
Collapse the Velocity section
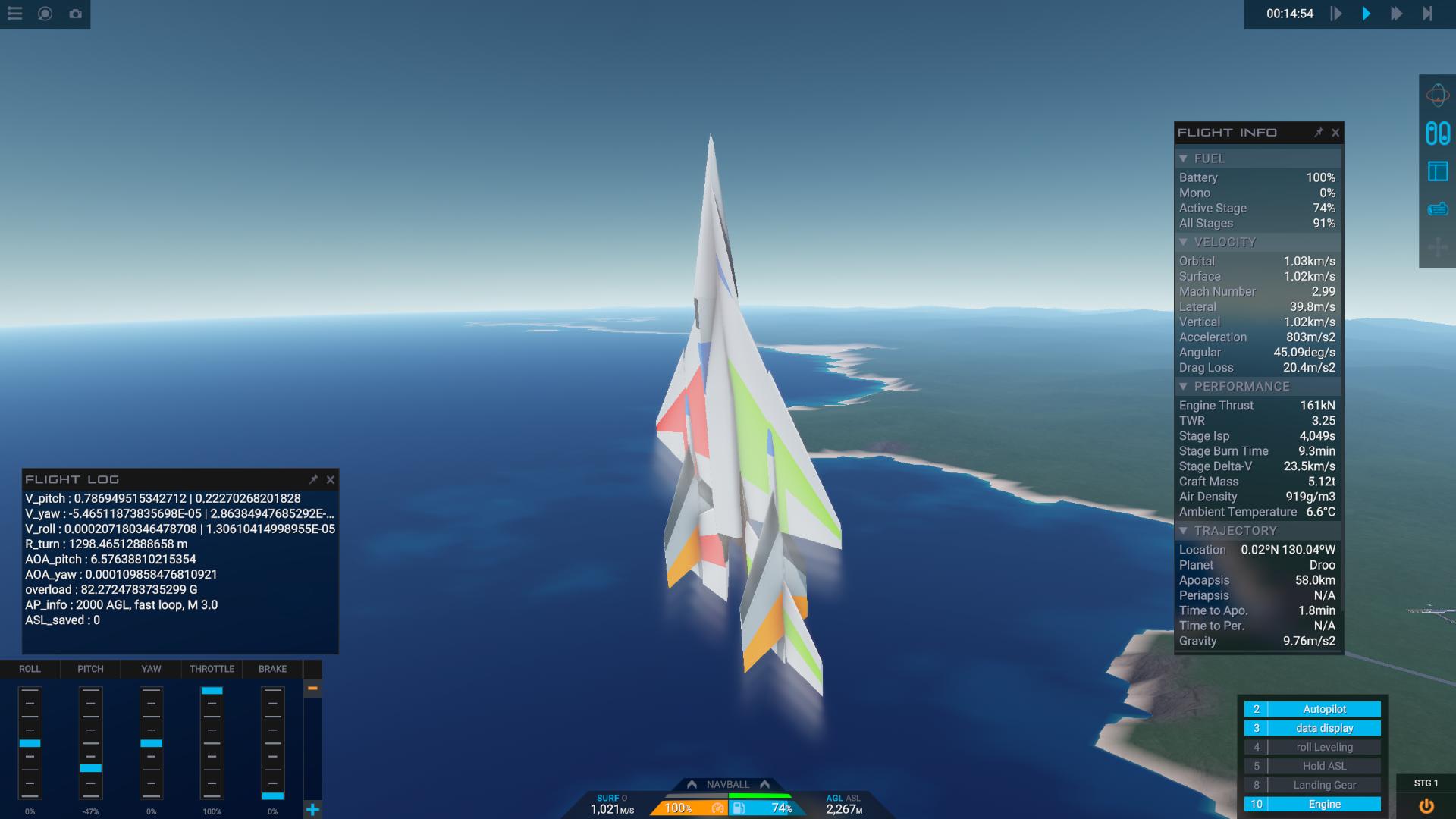1184,242
